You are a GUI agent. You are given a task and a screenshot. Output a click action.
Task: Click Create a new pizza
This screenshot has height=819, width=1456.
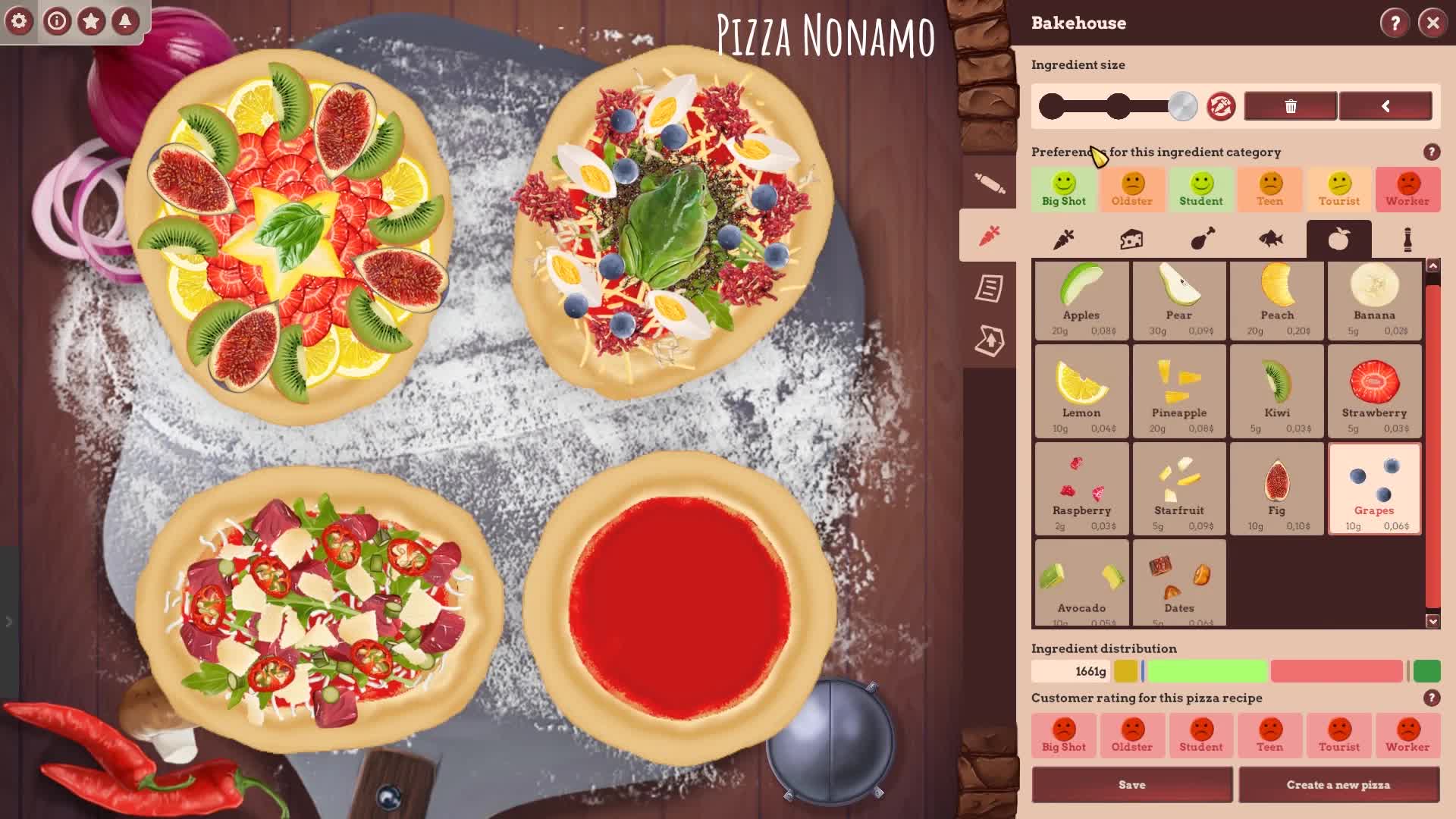[1338, 784]
